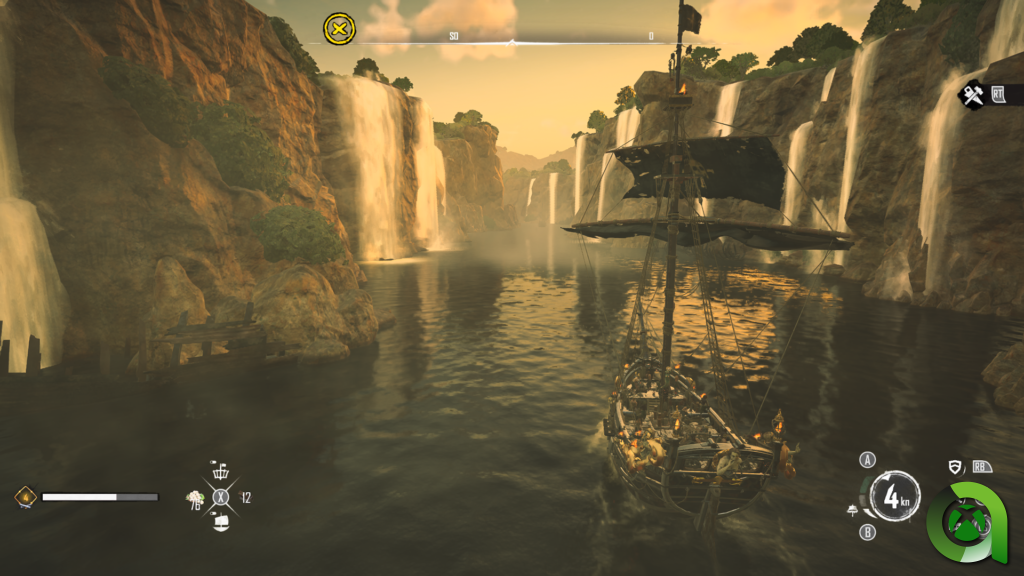Toggle the crow's nest icon on the quick wheel
Image resolution: width=1024 pixels, height=576 pixels.
(x=221, y=471)
